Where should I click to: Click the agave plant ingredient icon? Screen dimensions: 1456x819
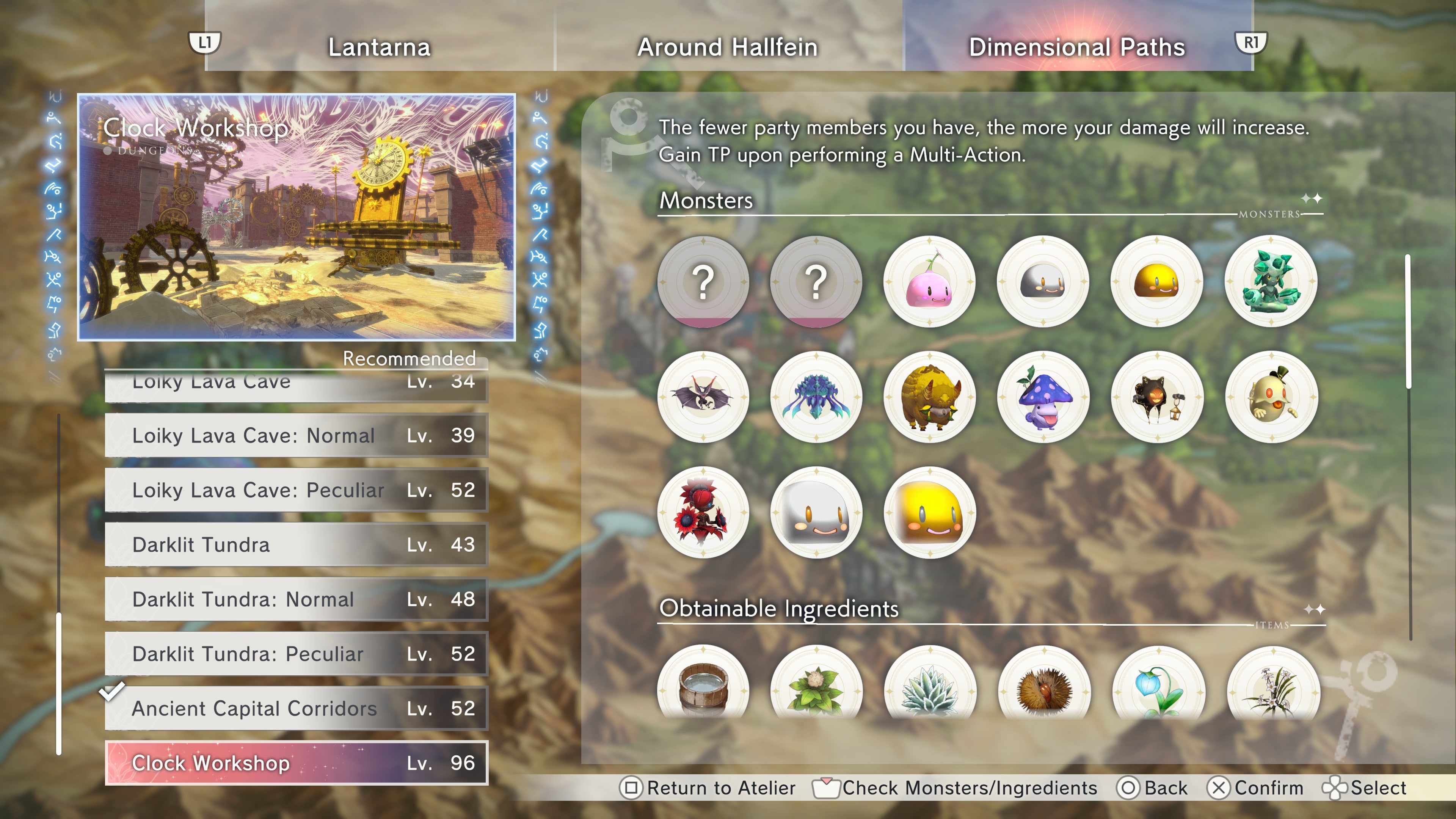(x=930, y=687)
